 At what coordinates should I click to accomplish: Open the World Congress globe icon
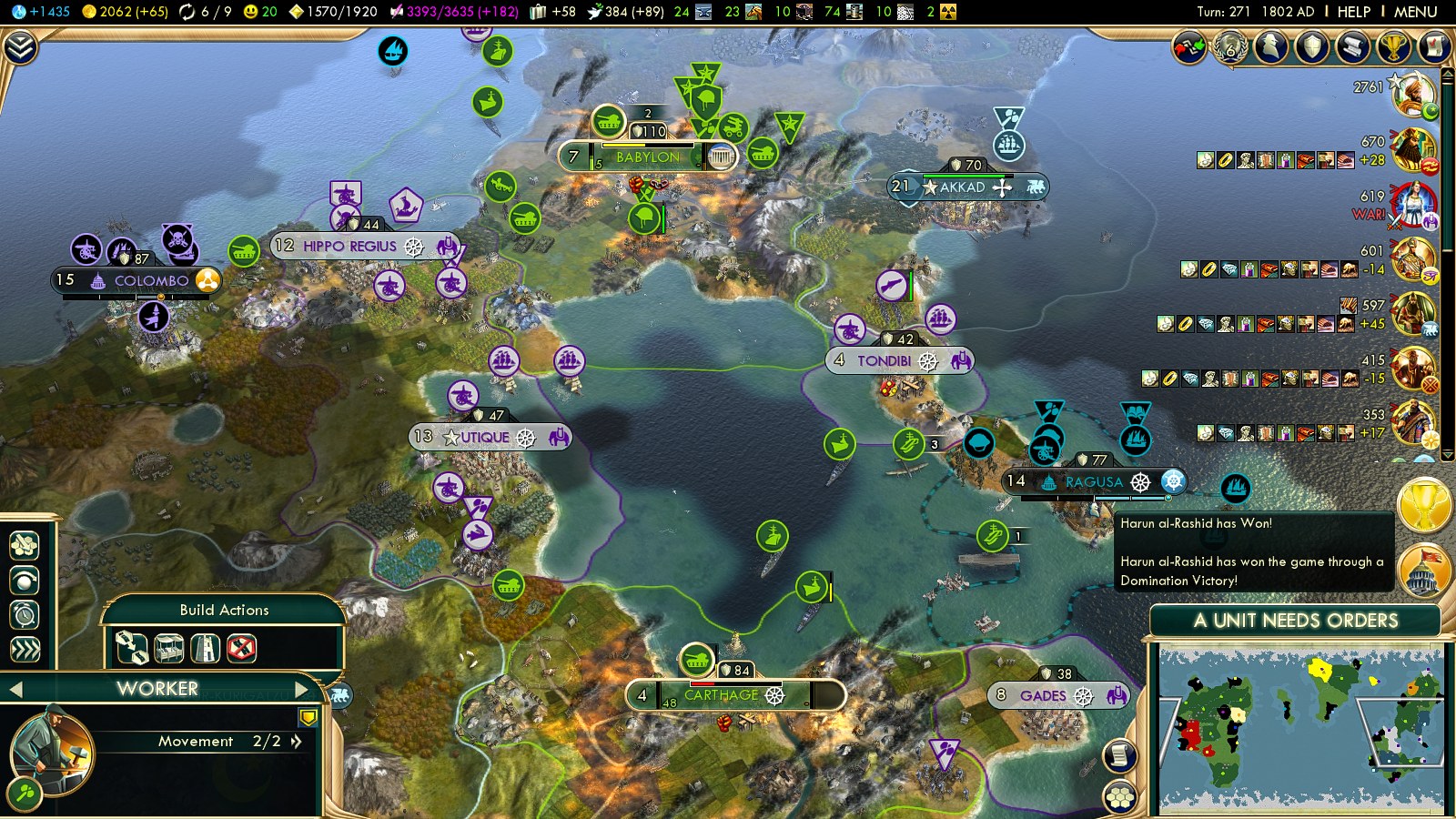click(x=1230, y=47)
